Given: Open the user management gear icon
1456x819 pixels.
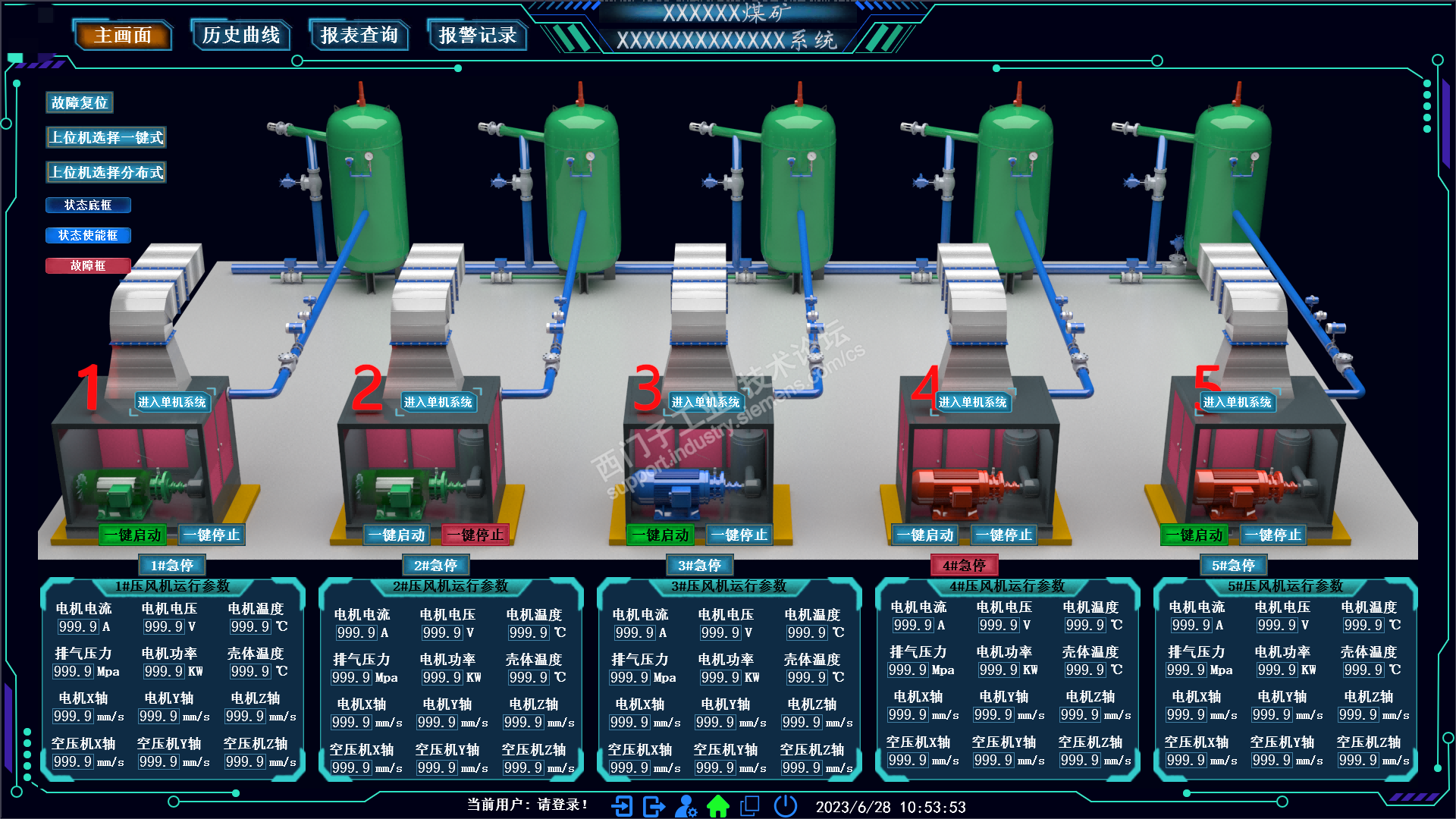Looking at the screenshot, I should coord(686,805).
